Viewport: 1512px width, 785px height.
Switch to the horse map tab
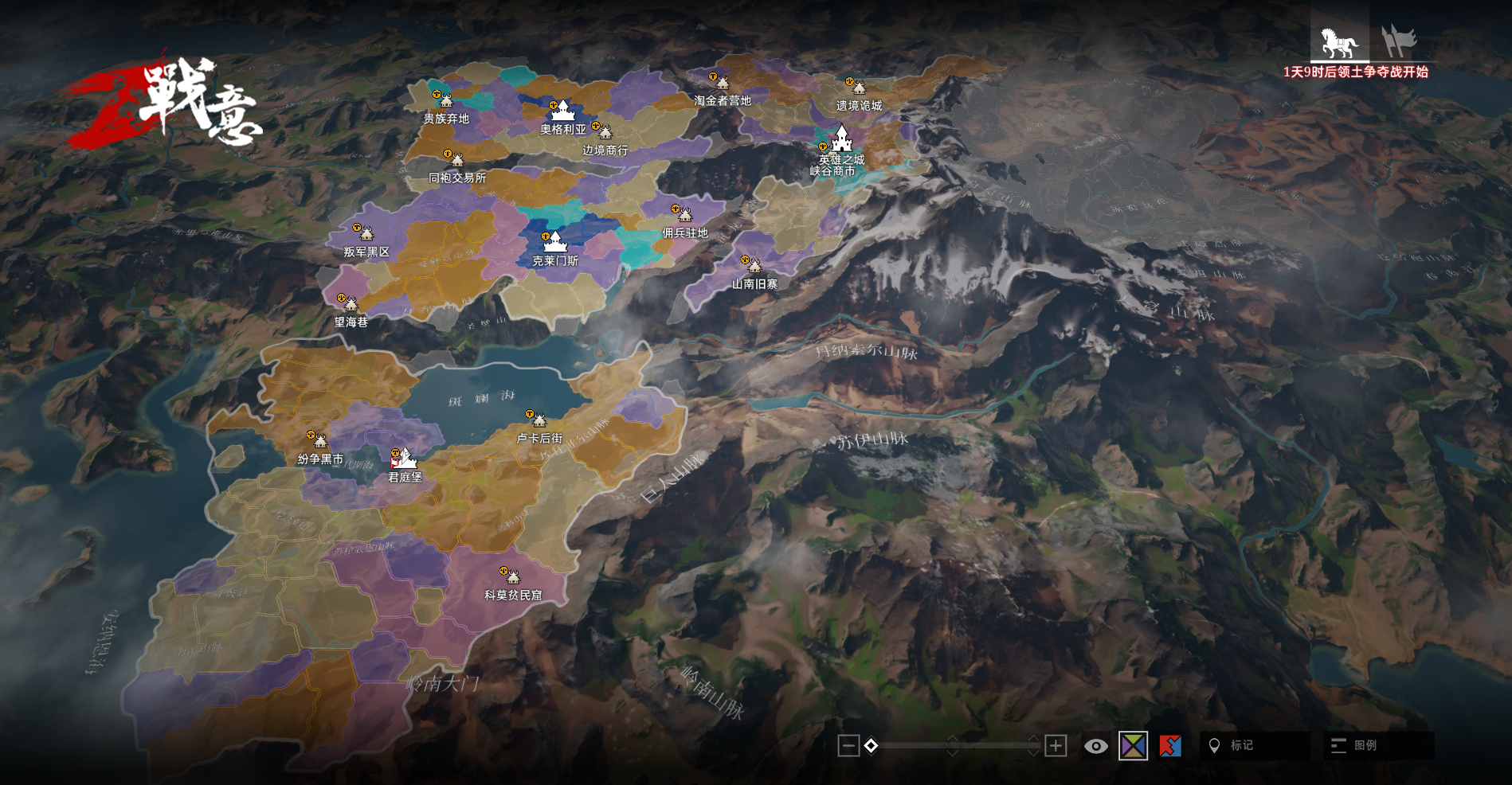click(1339, 42)
